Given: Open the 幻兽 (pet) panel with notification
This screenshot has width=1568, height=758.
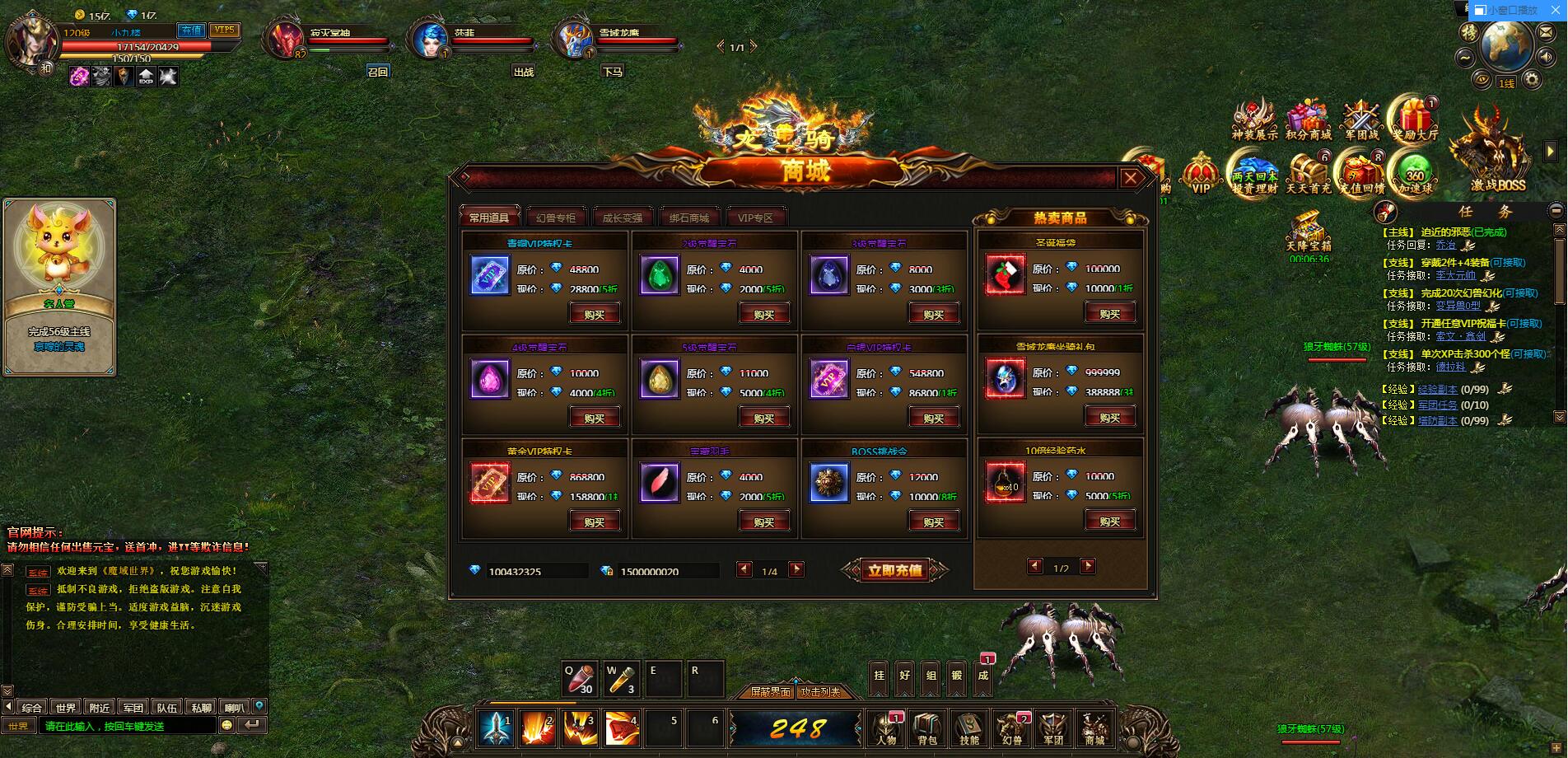Looking at the screenshot, I should (1010, 728).
